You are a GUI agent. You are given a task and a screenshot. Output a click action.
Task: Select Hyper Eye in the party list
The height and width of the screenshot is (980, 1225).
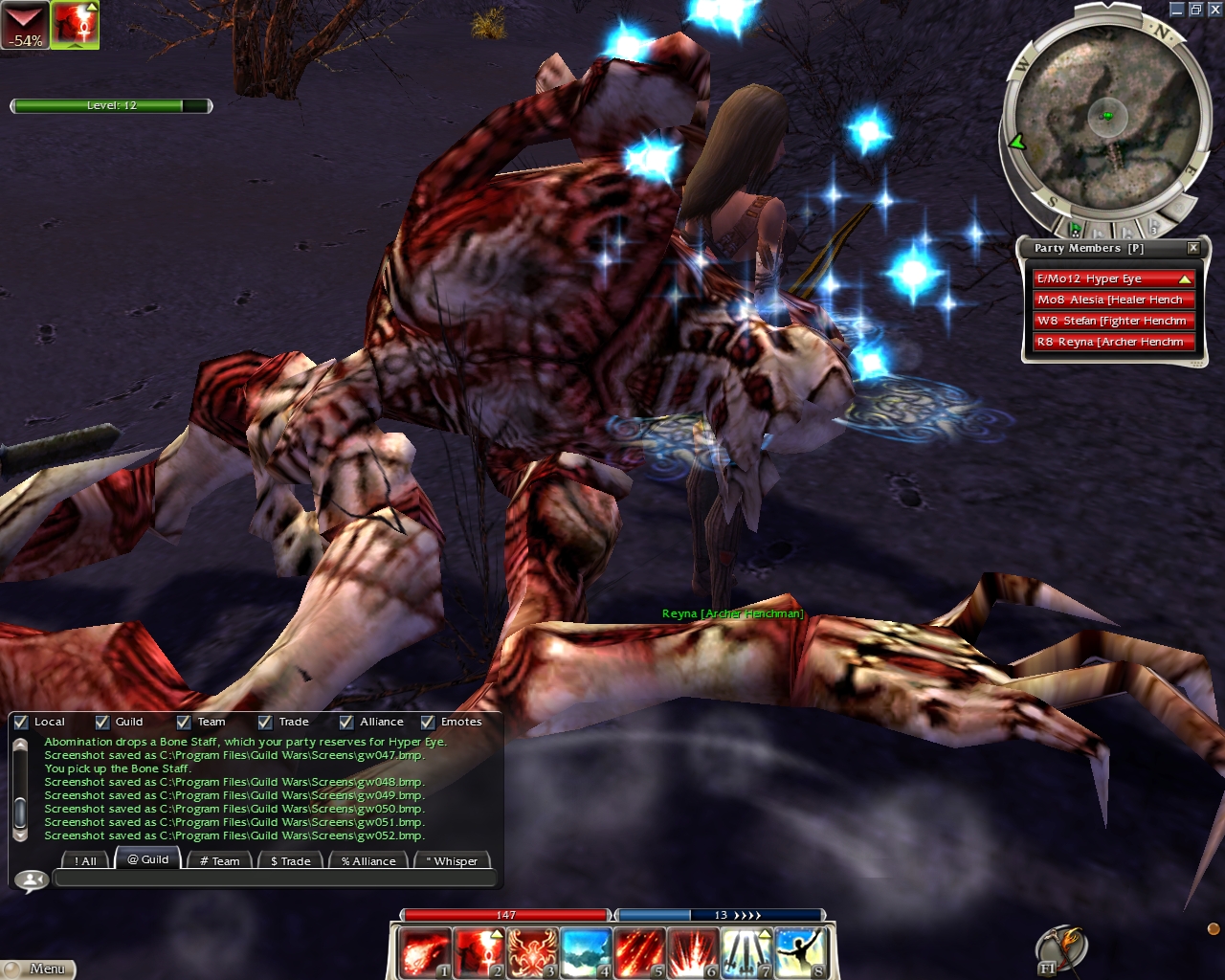pyautogui.click(x=1112, y=278)
